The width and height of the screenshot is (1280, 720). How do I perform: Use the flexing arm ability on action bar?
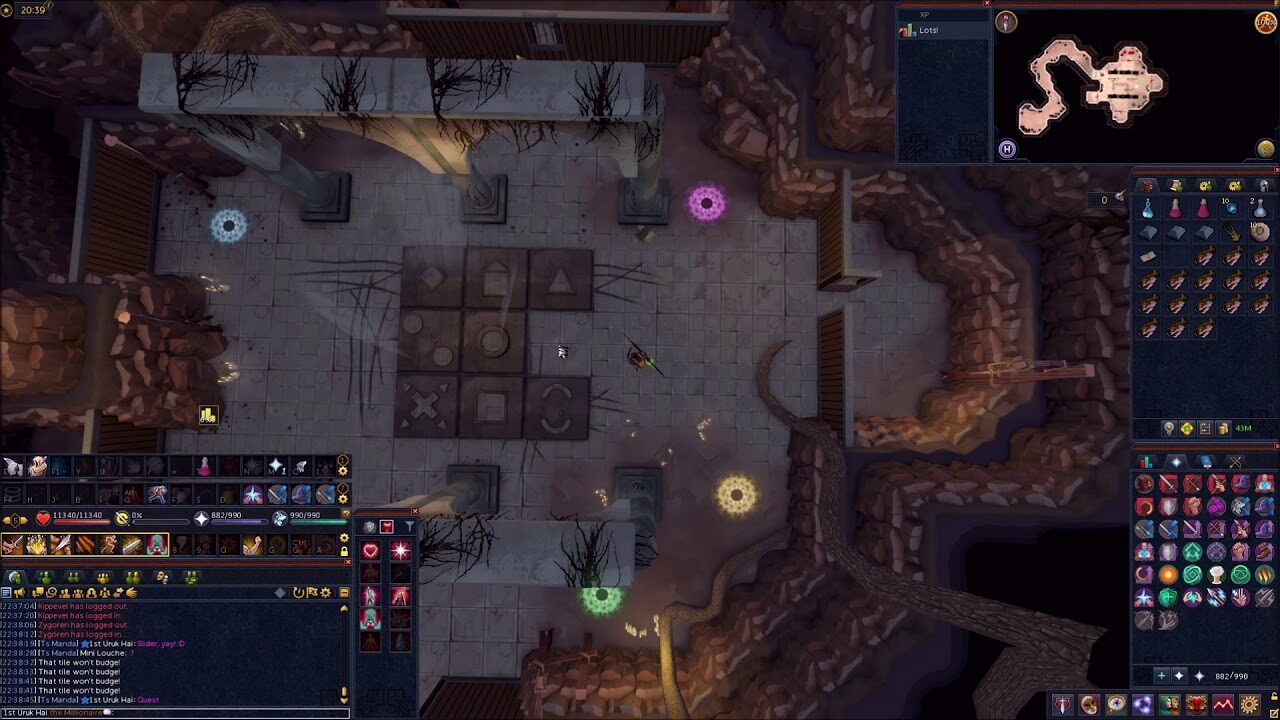click(x=252, y=544)
